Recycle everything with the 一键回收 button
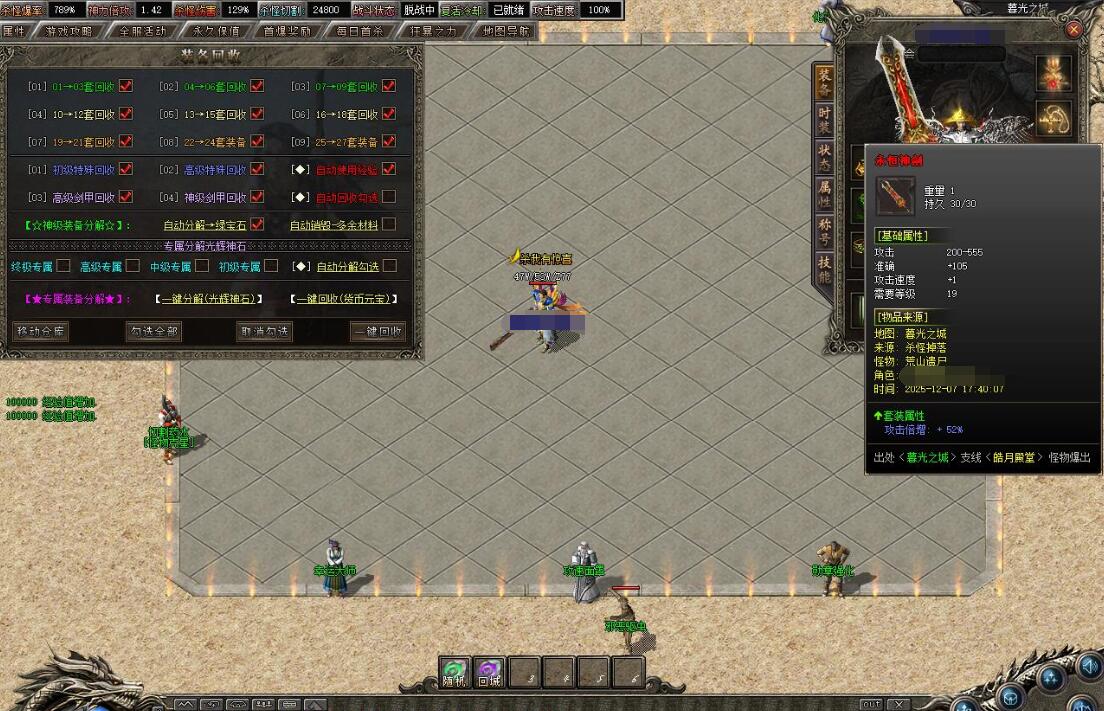 tap(378, 331)
